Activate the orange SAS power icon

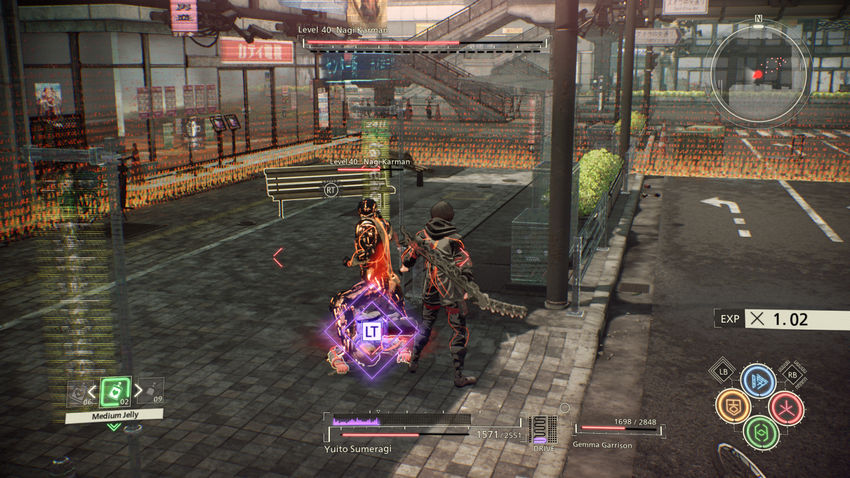(x=732, y=406)
